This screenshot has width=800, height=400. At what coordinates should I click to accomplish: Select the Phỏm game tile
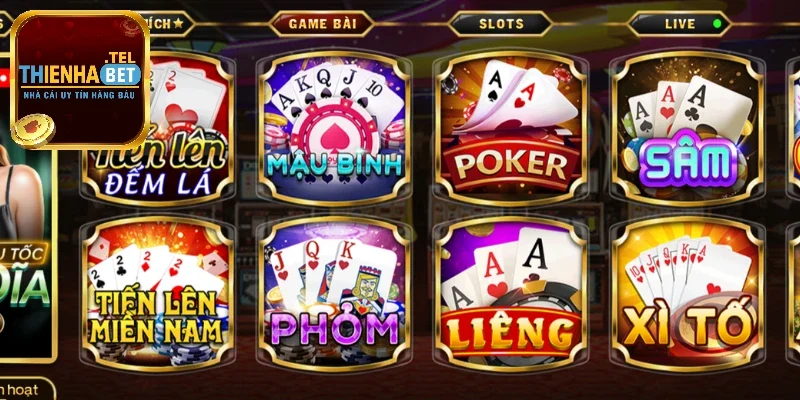tap(334, 290)
